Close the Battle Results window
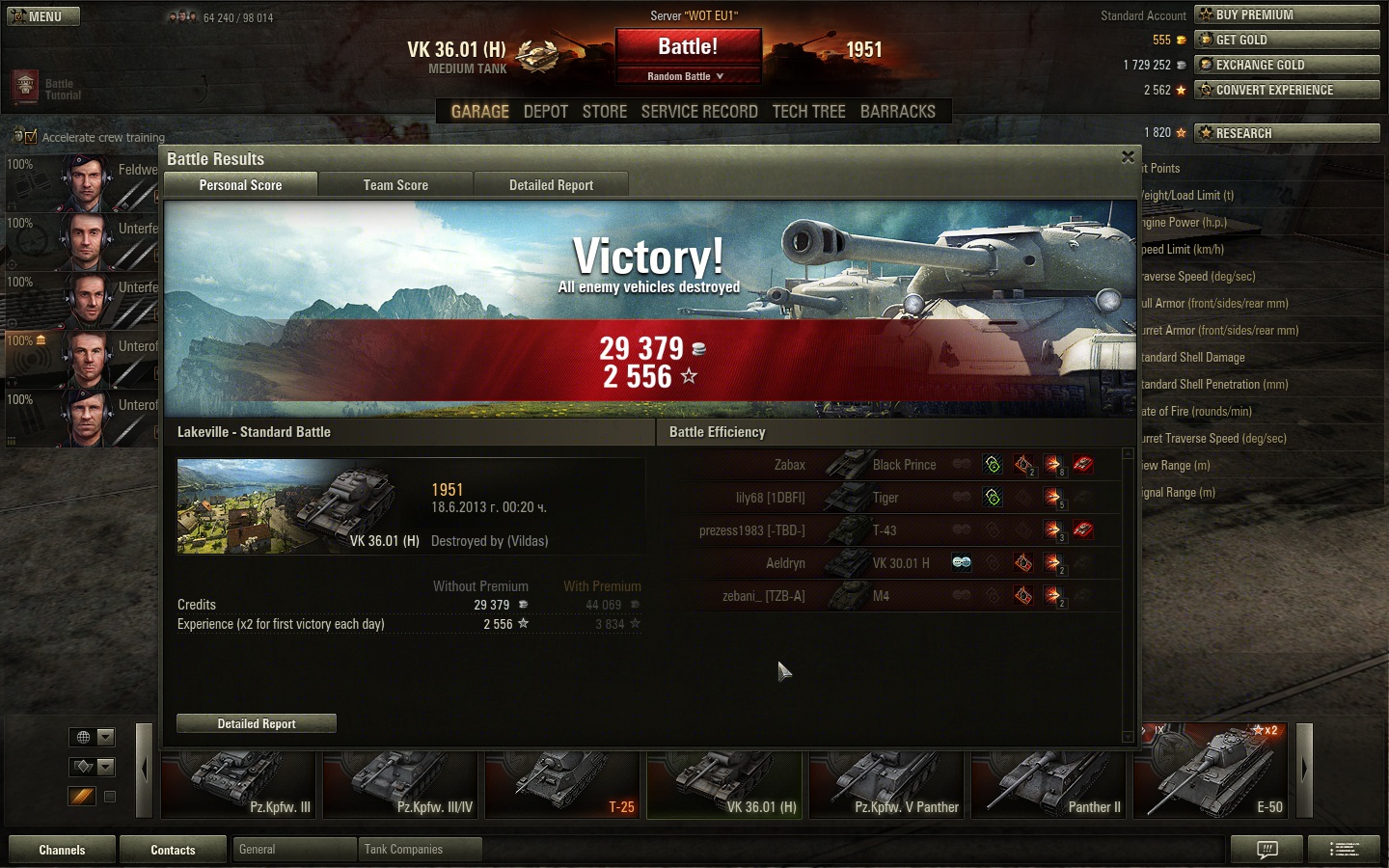 coord(1128,157)
